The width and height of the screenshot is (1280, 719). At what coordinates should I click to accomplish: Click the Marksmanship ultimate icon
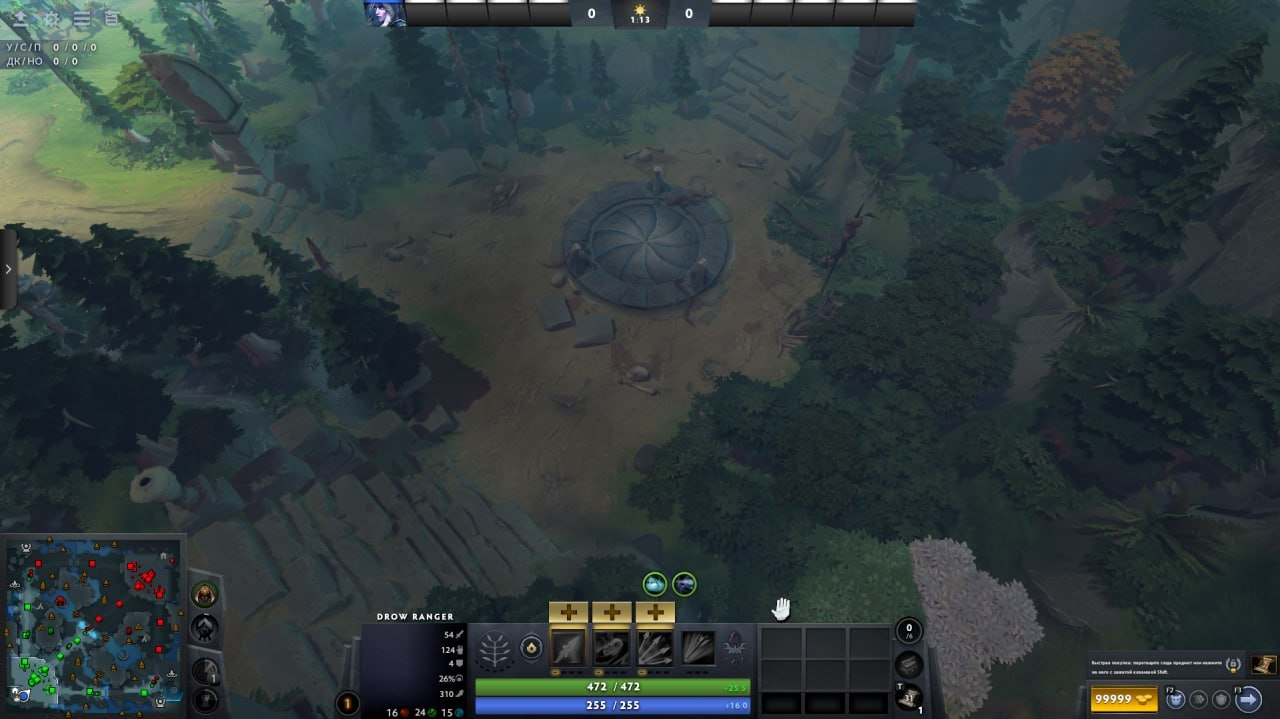click(x=698, y=648)
